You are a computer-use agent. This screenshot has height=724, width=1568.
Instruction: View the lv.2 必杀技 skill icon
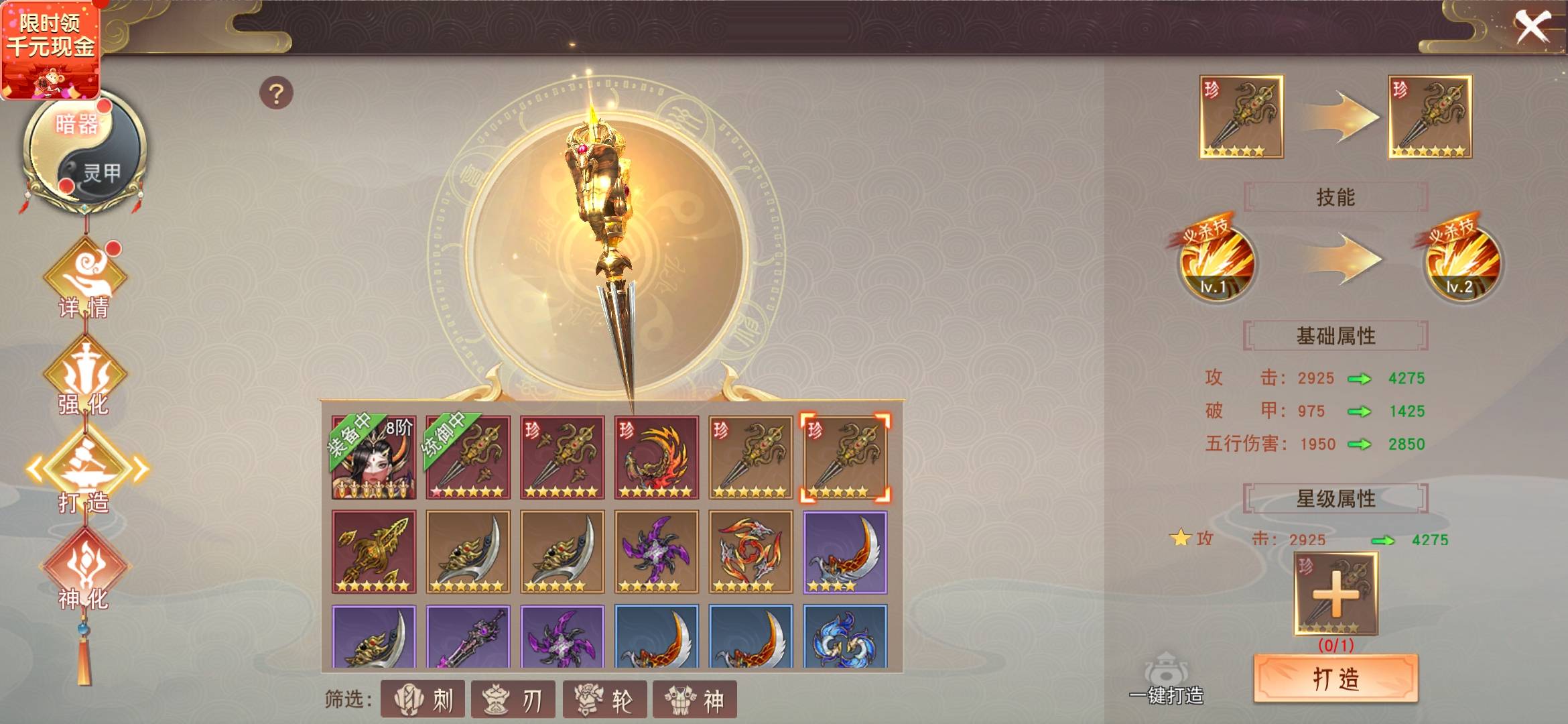(1459, 263)
